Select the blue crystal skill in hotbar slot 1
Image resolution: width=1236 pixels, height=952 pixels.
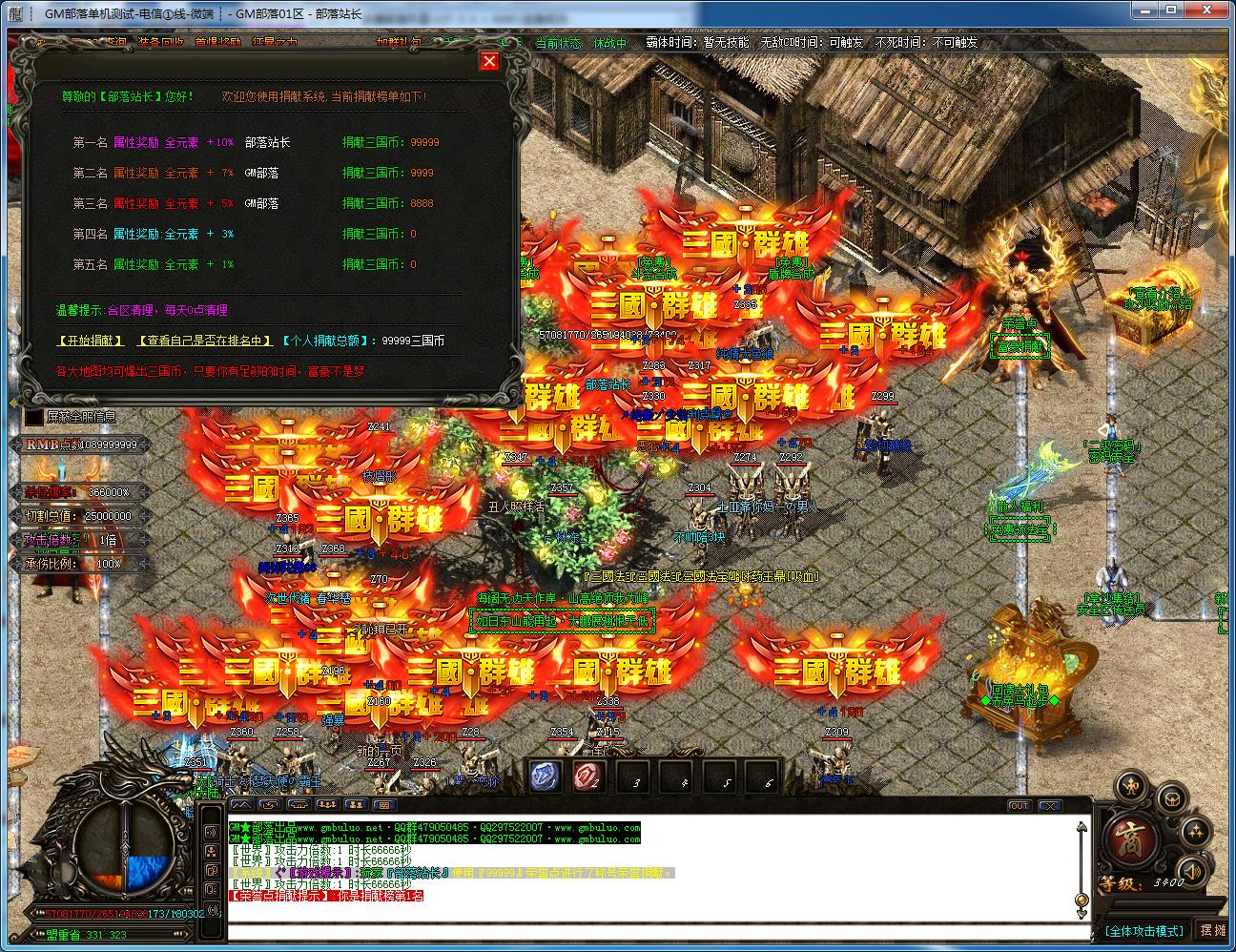pos(546,777)
